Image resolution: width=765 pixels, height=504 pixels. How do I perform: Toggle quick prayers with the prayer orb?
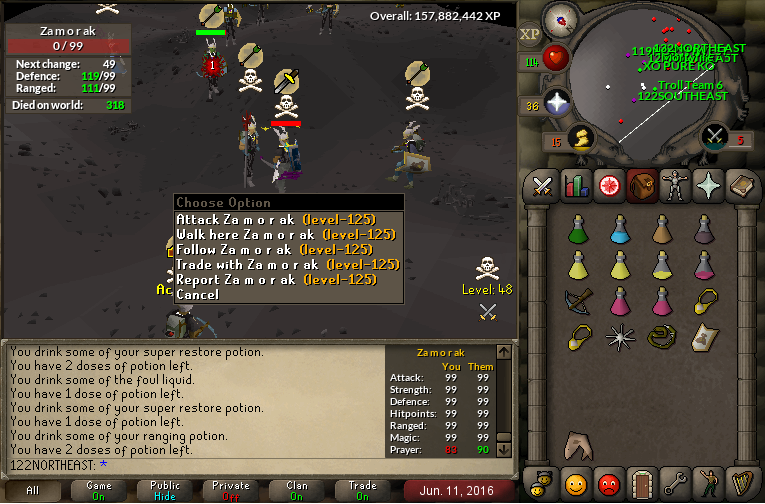(x=557, y=101)
